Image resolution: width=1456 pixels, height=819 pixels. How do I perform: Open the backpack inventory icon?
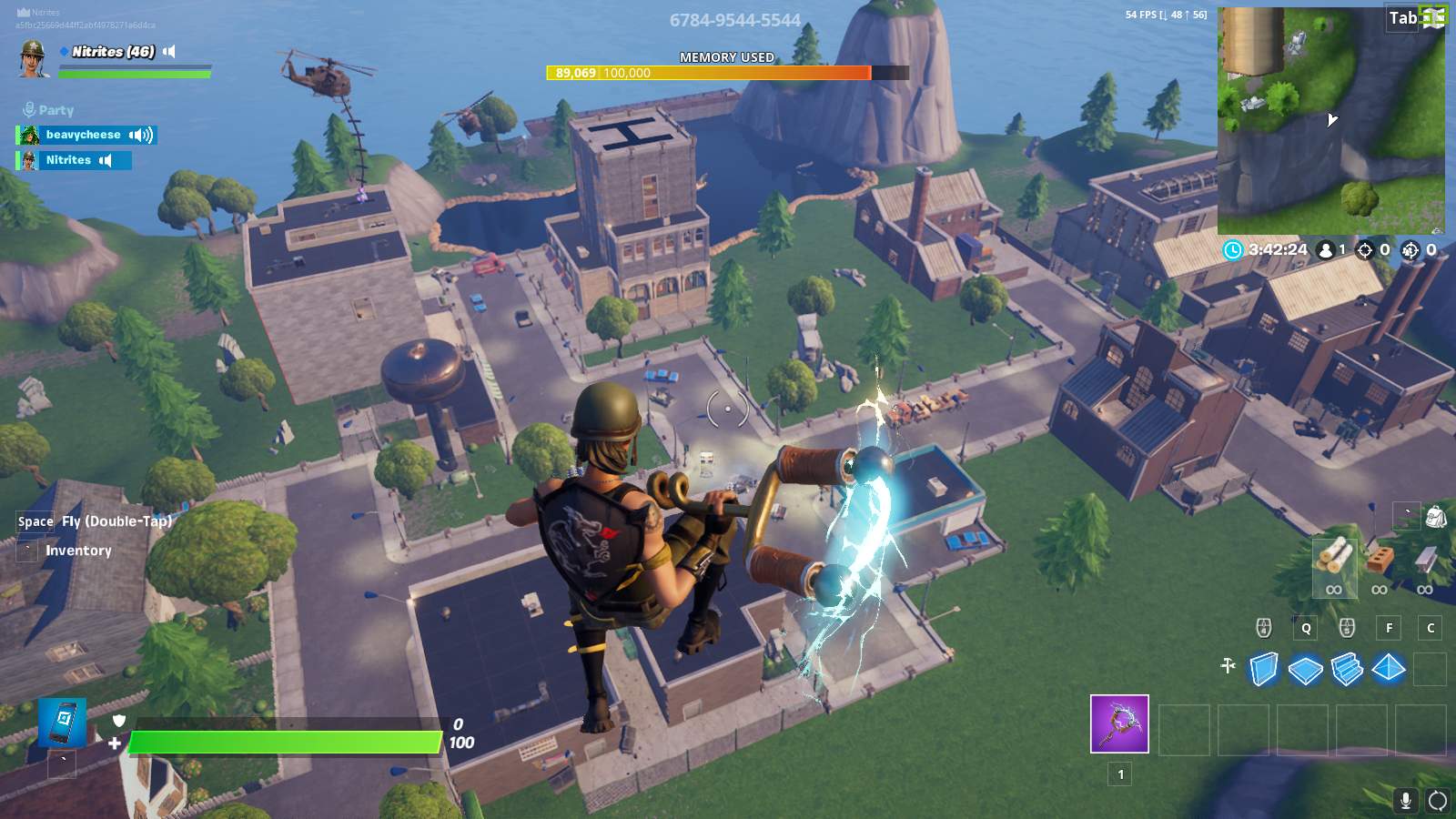(1436, 517)
